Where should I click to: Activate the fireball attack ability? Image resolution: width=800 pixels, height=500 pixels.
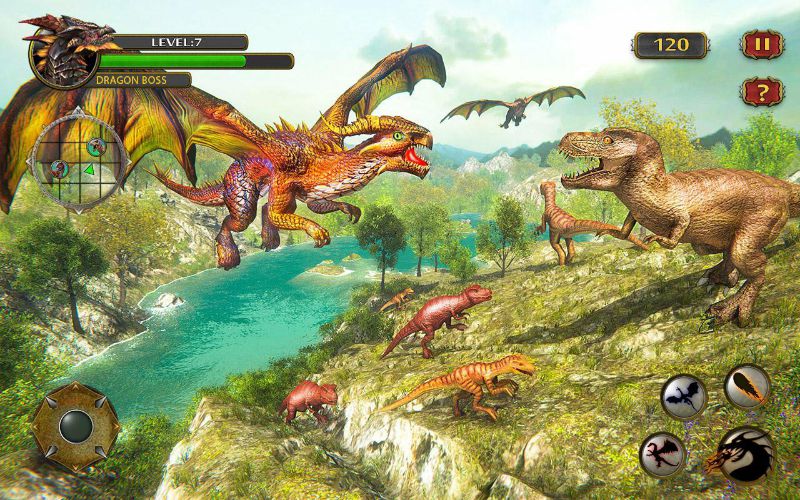click(746, 387)
